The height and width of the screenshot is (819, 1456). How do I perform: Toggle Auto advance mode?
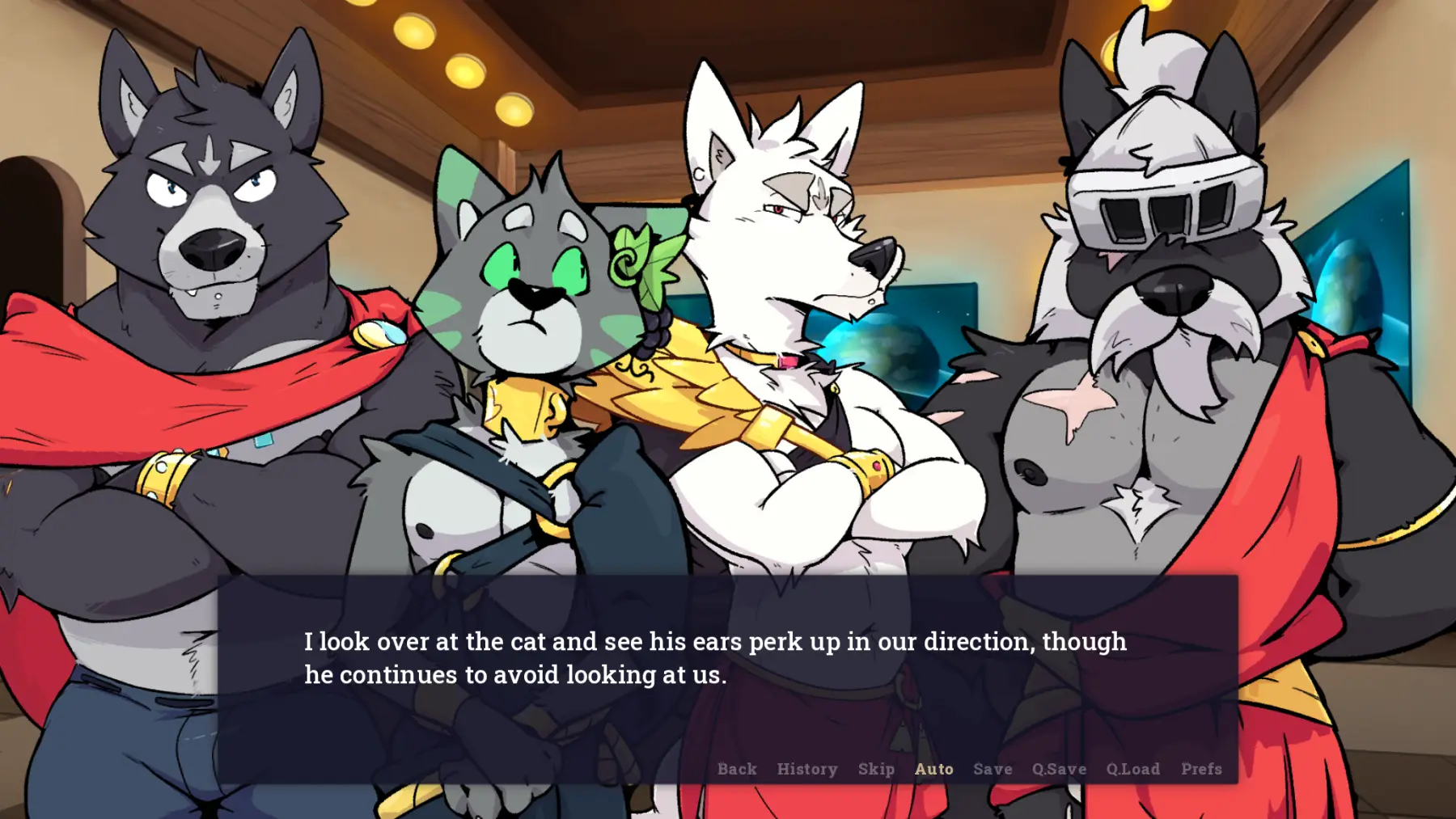933,769
